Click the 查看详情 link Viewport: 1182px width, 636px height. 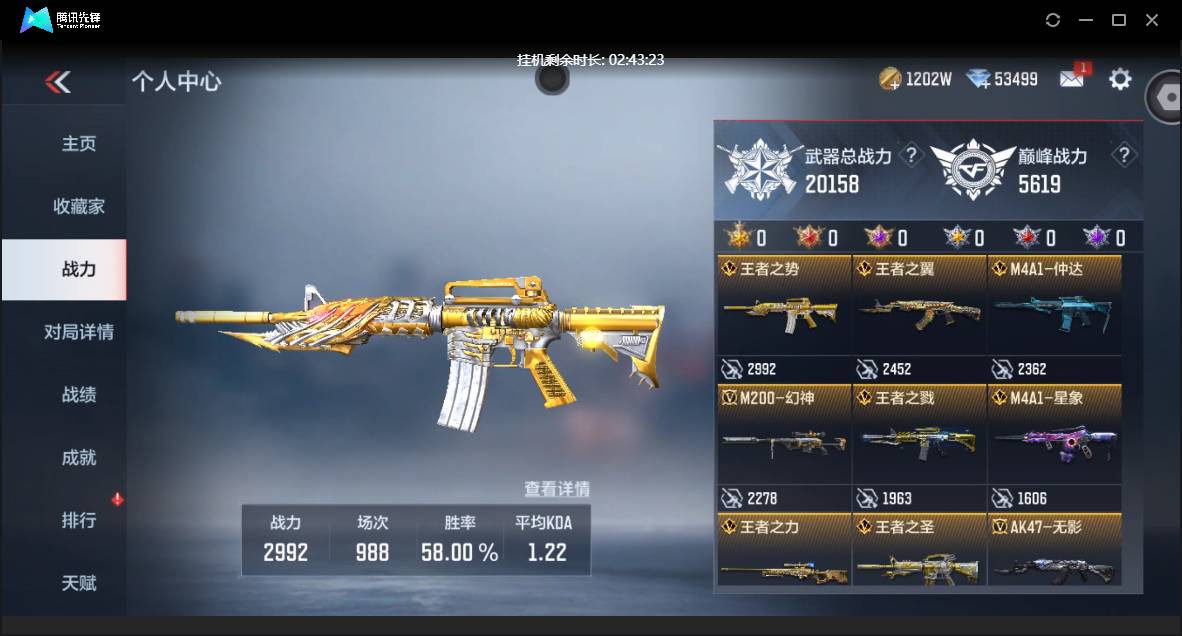(557, 489)
